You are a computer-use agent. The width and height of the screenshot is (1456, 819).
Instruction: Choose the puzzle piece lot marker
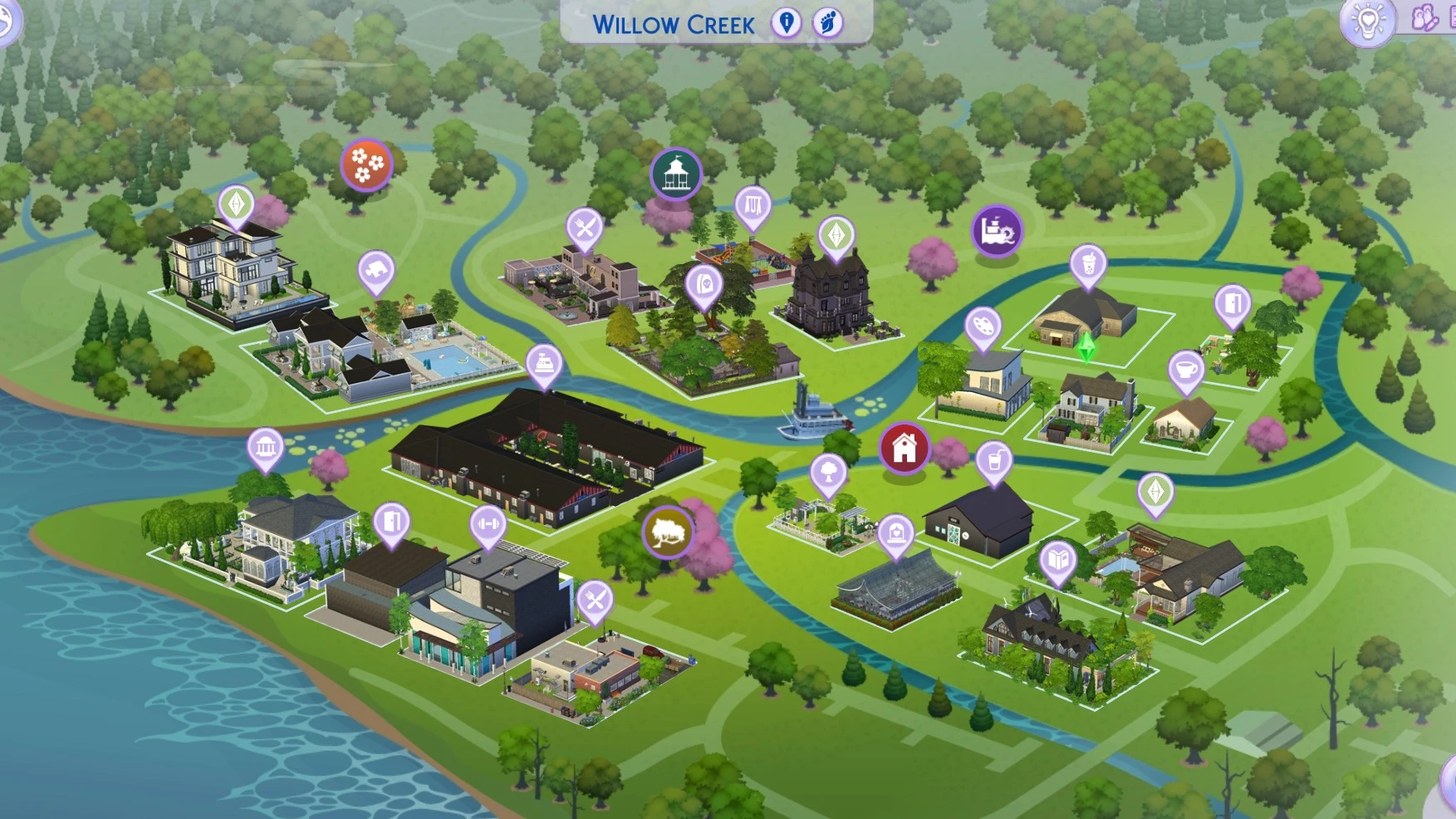point(376,270)
